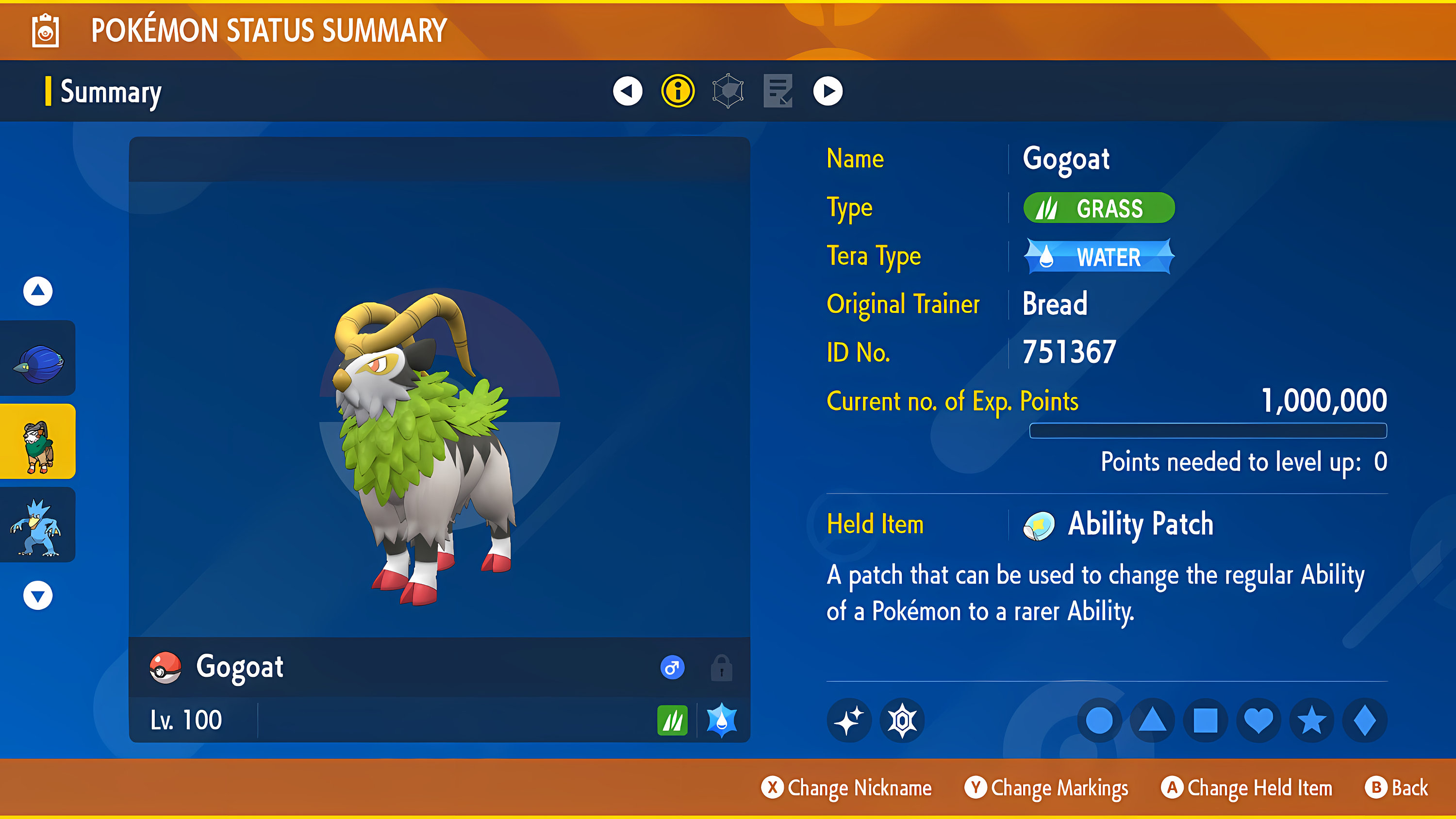Select the Grass type icon near Lv. 100

(x=672, y=720)
